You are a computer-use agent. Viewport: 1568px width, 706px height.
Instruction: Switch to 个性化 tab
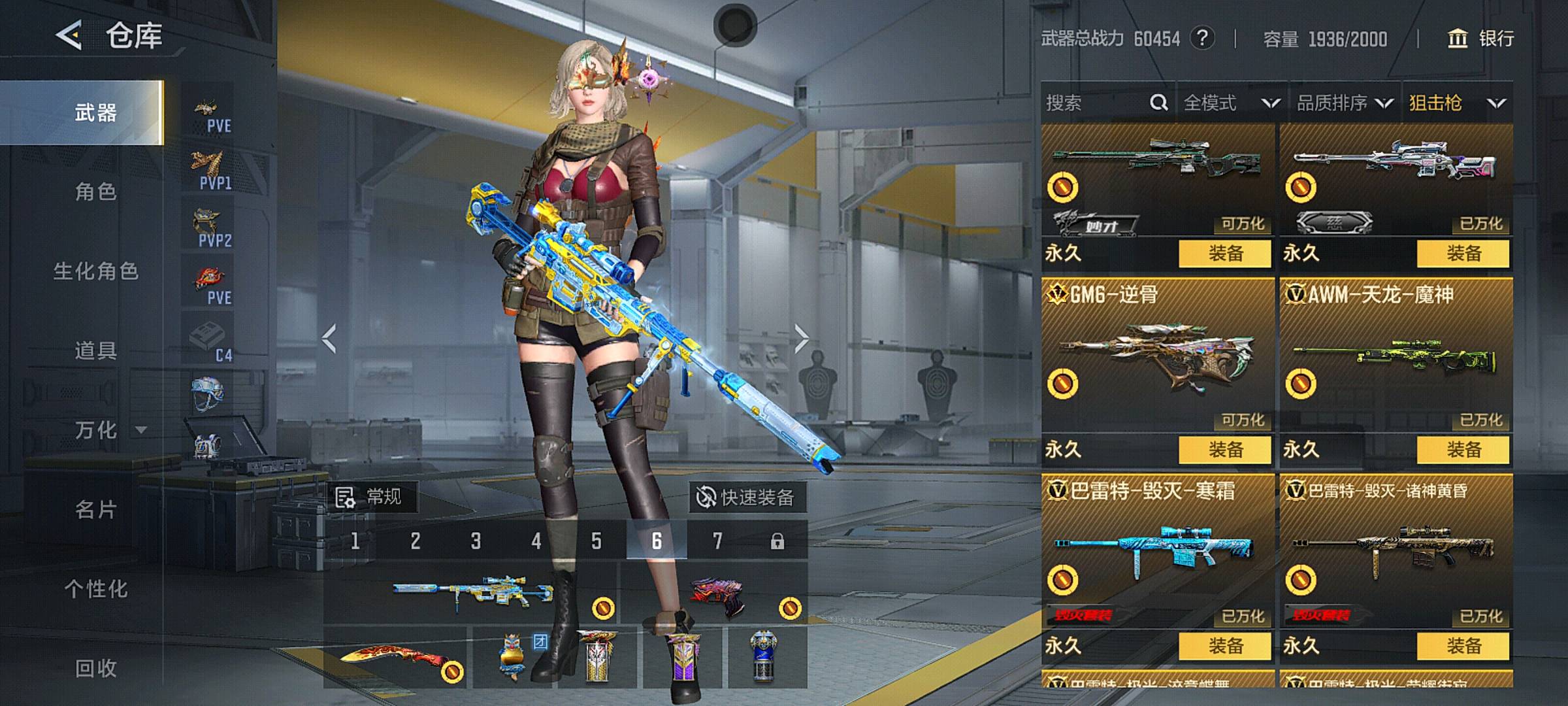[x=95, y=588]
